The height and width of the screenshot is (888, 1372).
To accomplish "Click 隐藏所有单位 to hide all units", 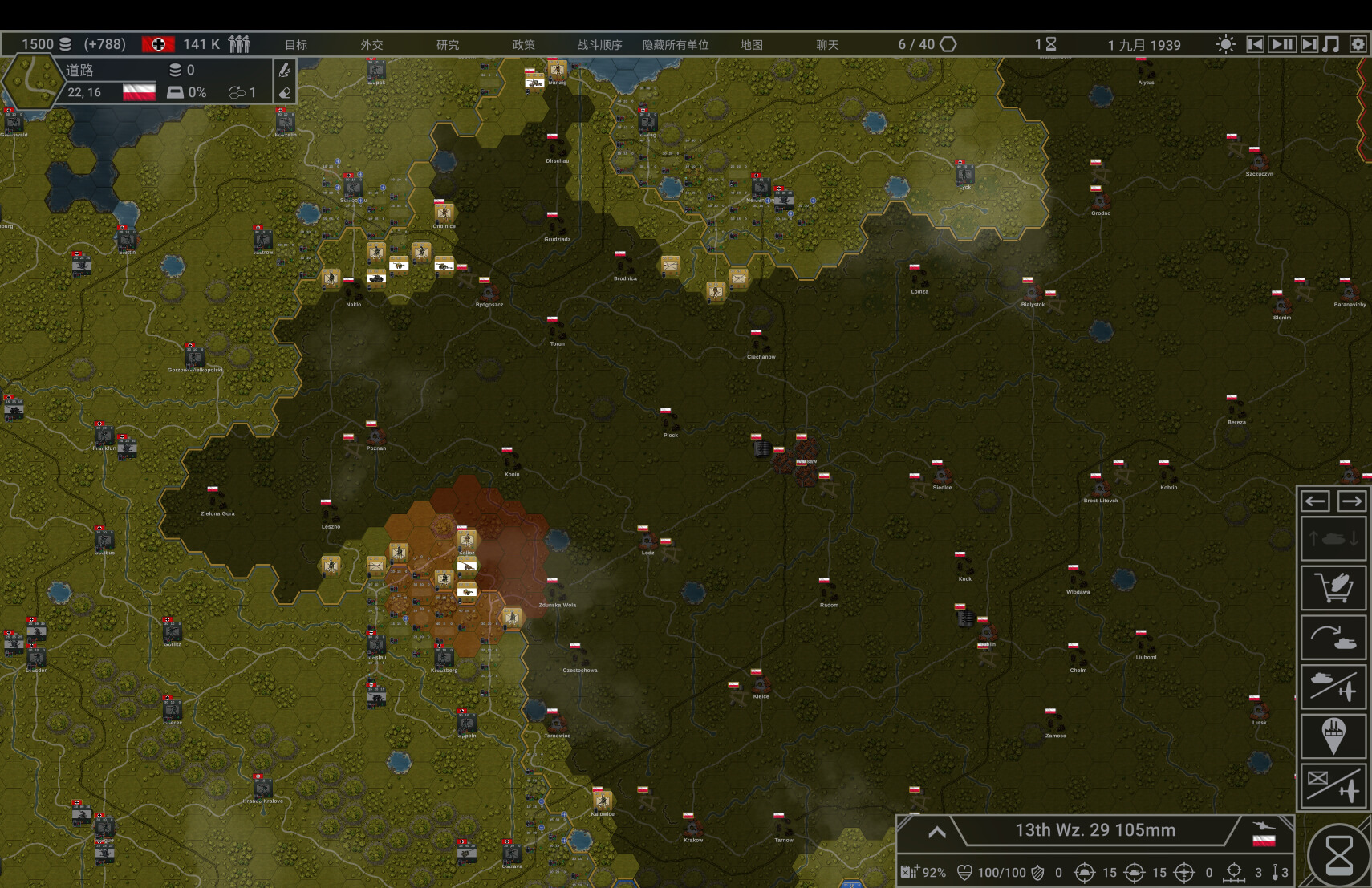I will [x=675, y=45].
